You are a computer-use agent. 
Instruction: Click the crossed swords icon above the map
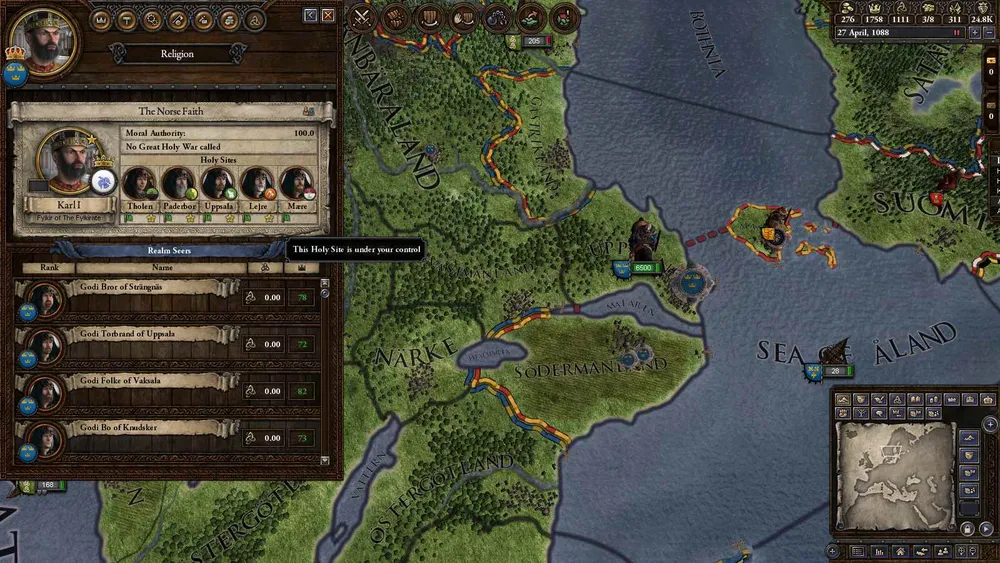pyautogui.click(x=362, y=17)
